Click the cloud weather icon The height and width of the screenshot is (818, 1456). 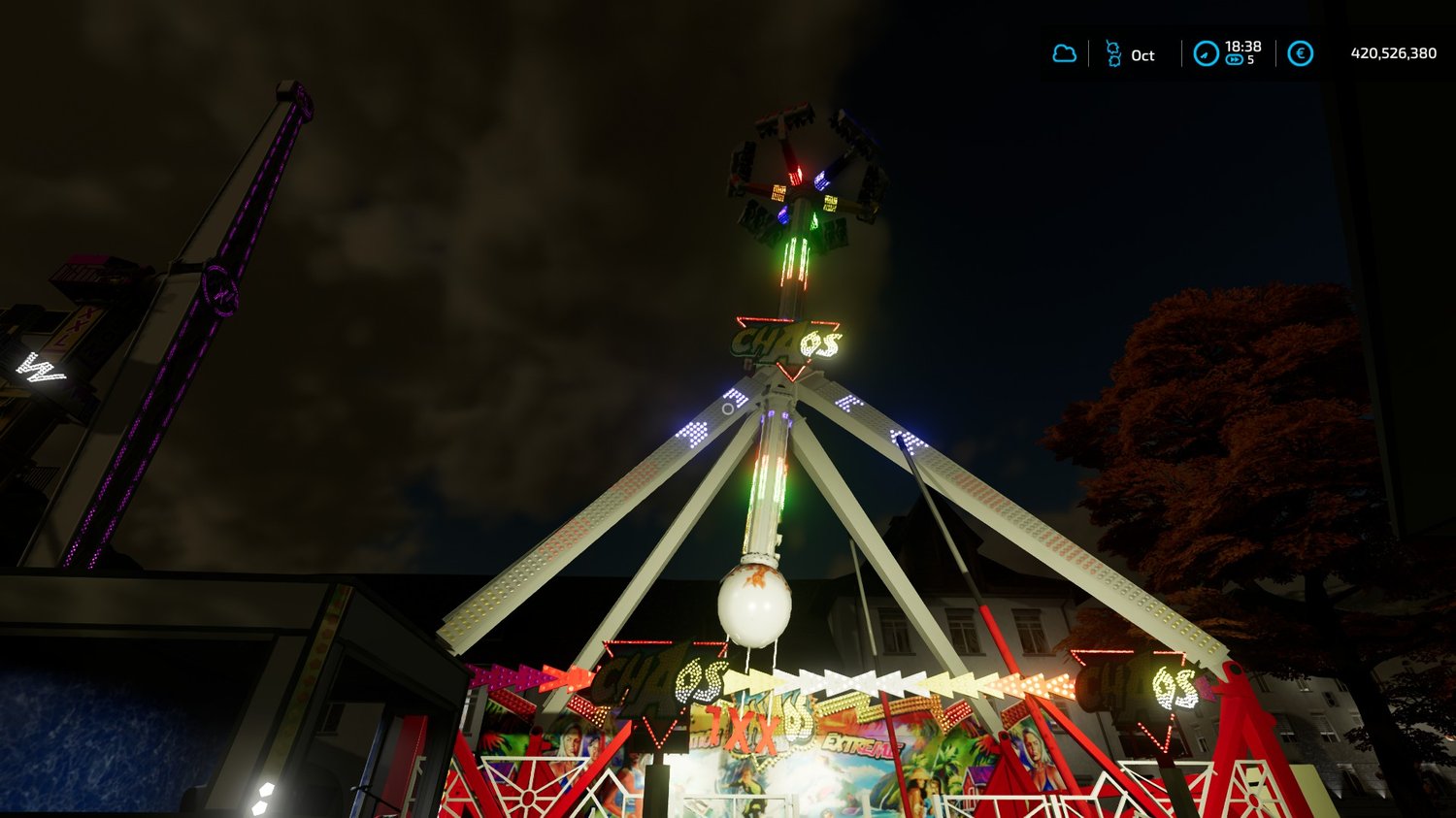tap(1064, 53)
